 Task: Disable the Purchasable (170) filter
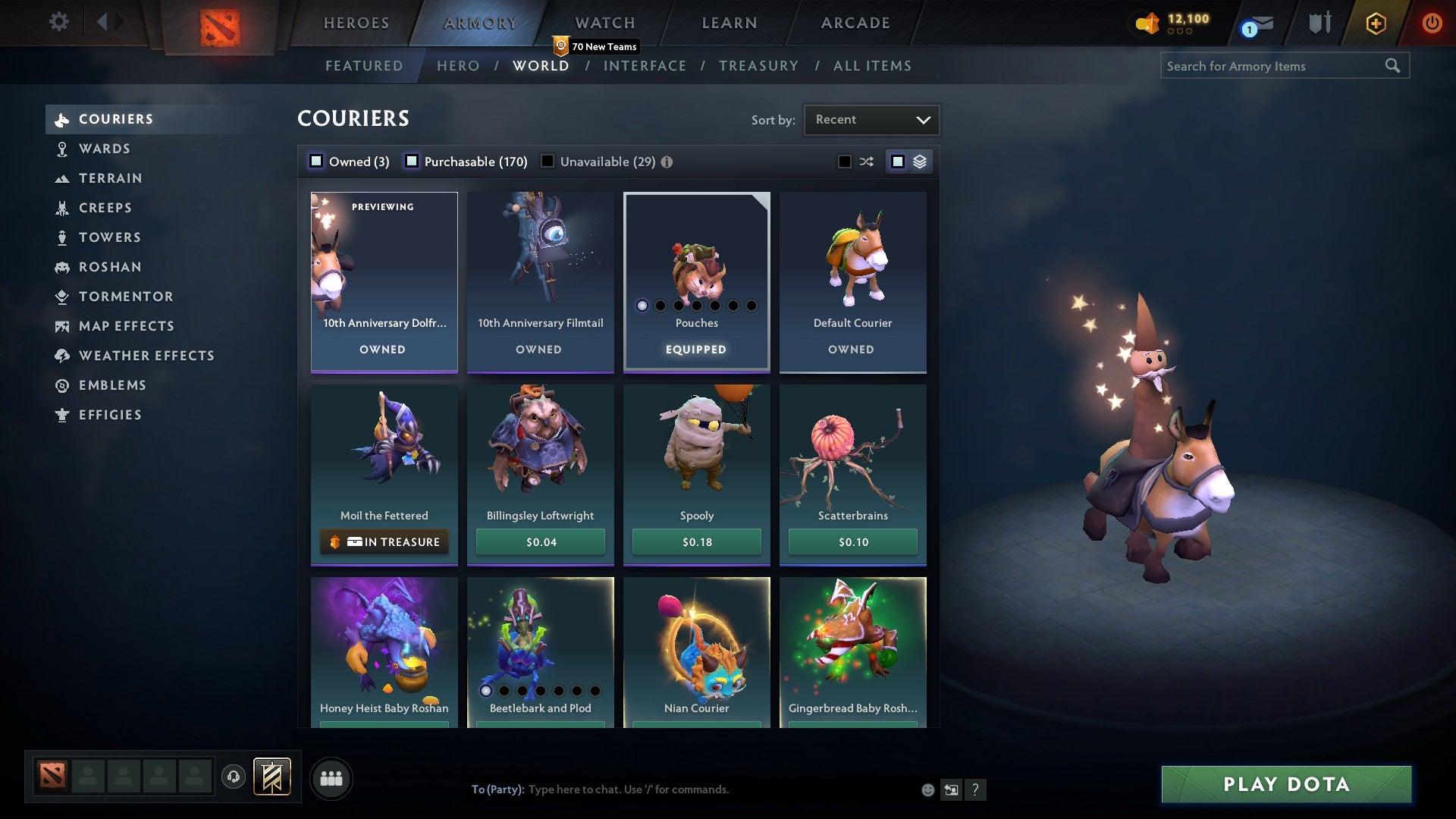pos(413,161)
